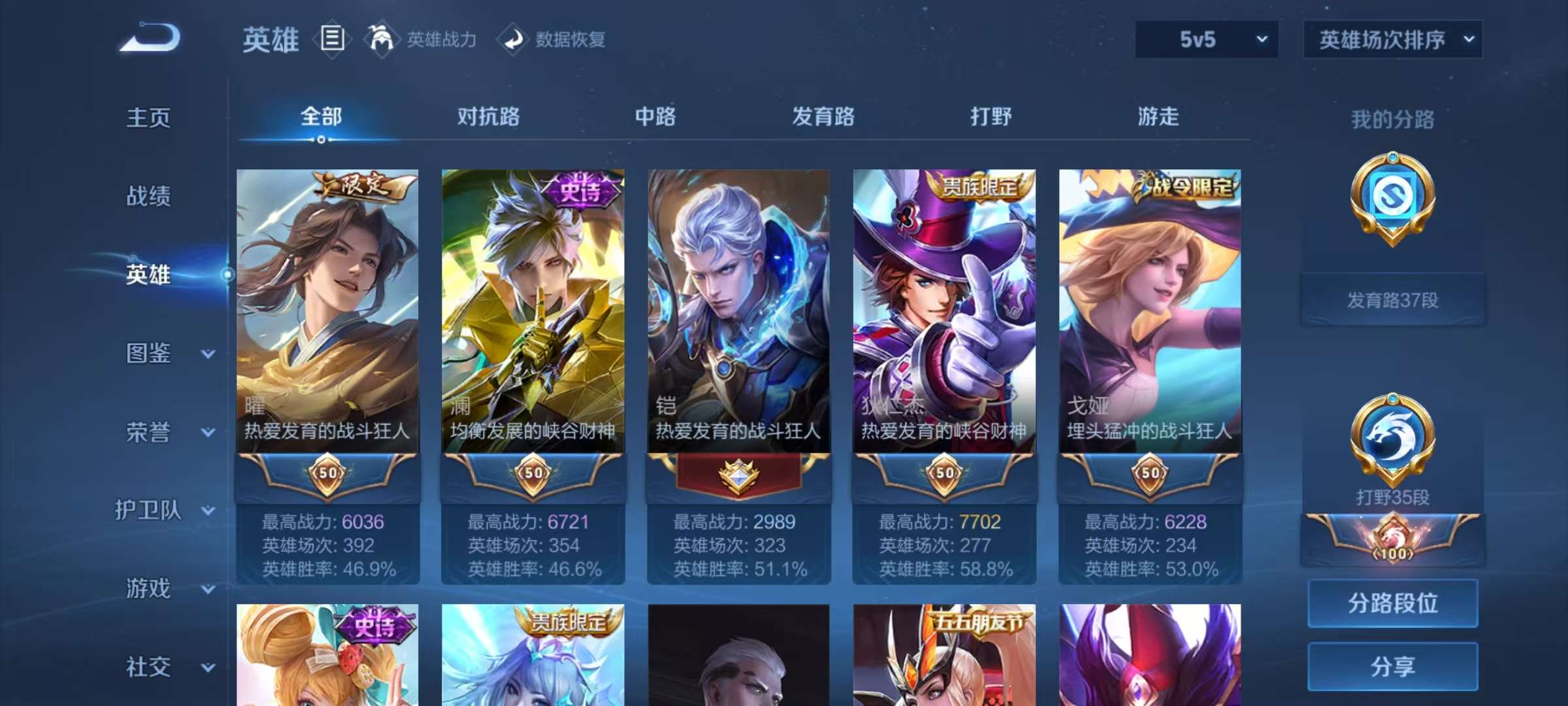Open 社交 from the sidebar menu

pos(149,668)
